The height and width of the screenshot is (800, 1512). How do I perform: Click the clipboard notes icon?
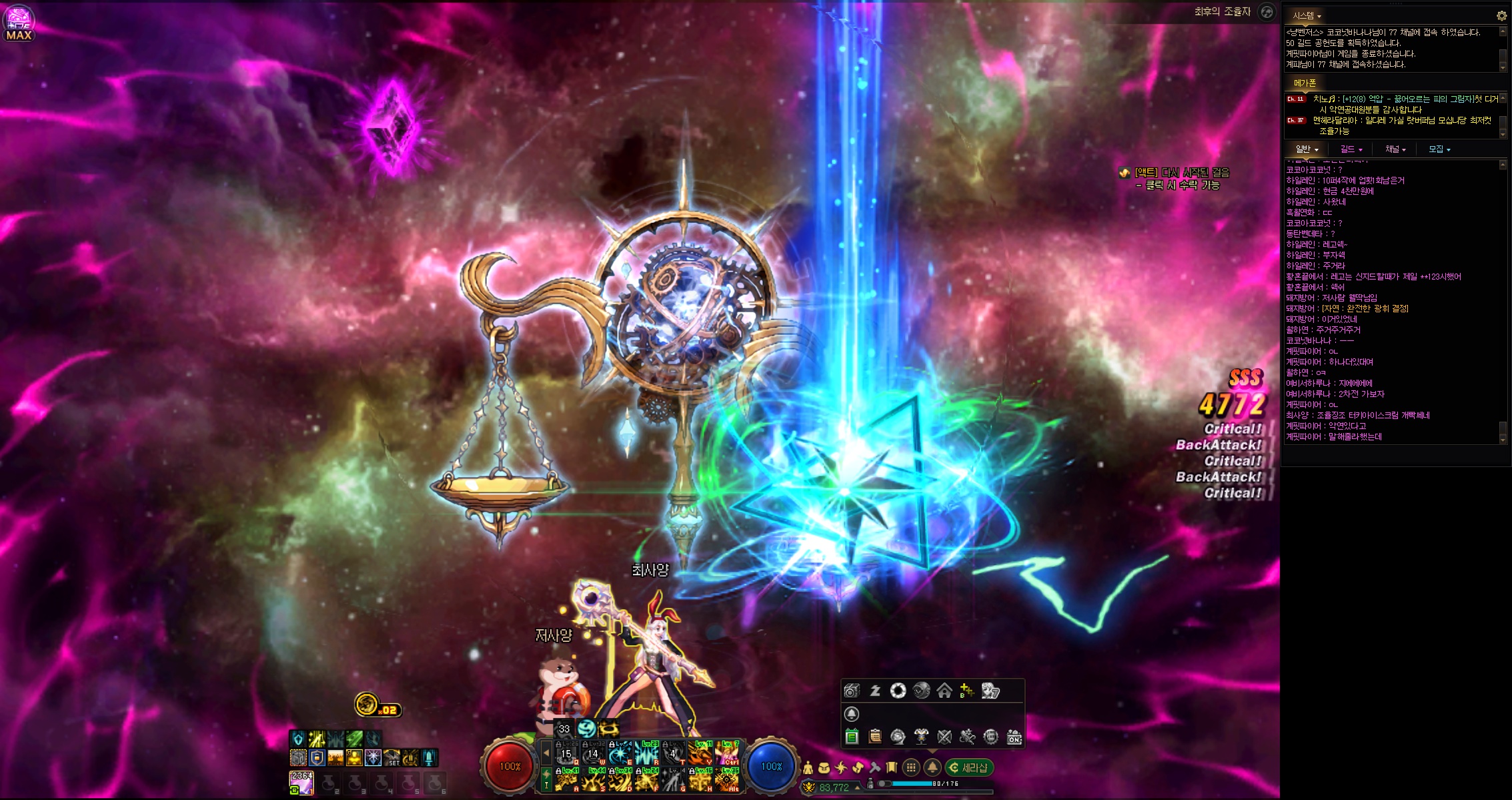click(x=875, y=737)
